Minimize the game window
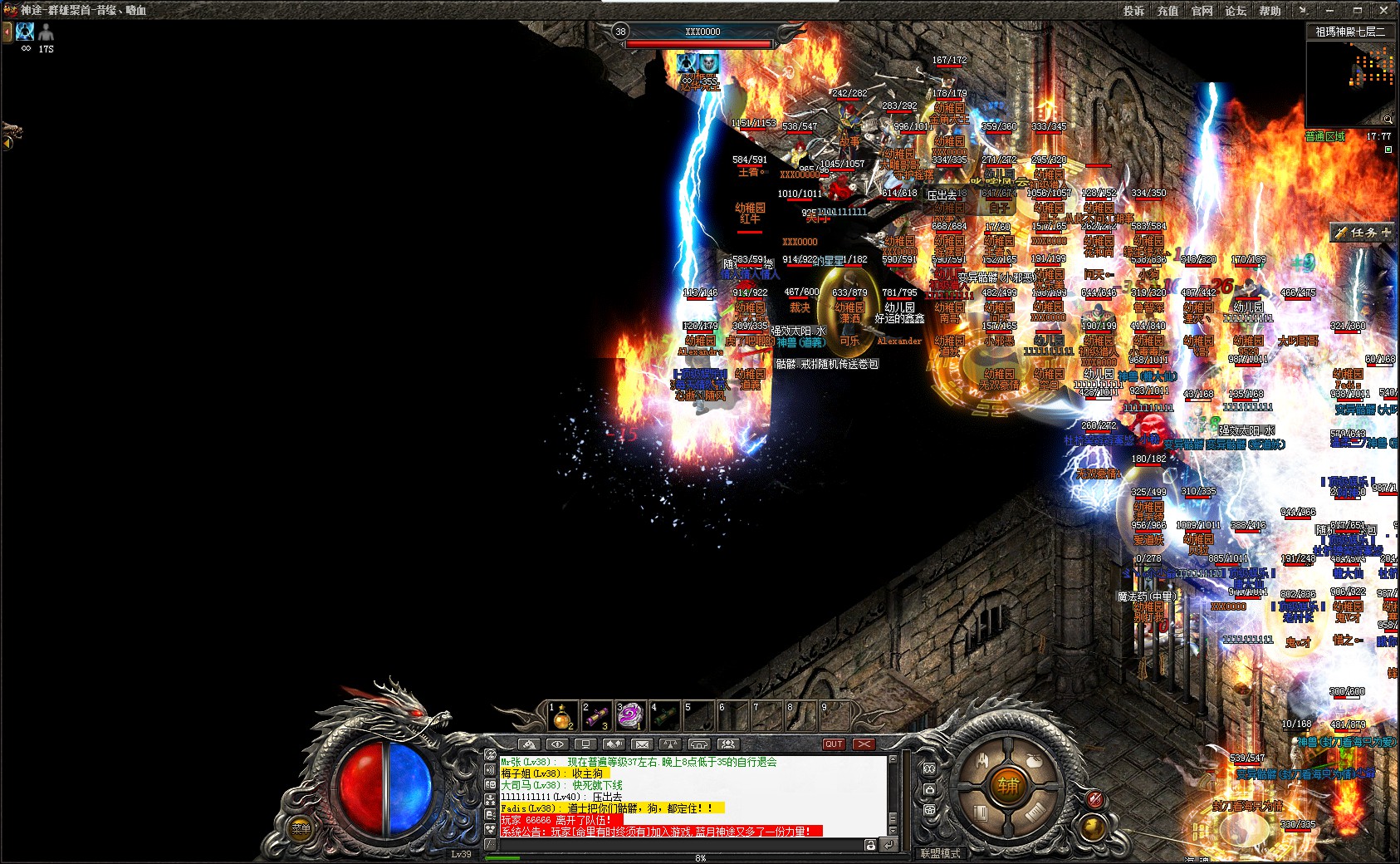Screen dimensions: 1400x864 click(x=1329, y=11)
